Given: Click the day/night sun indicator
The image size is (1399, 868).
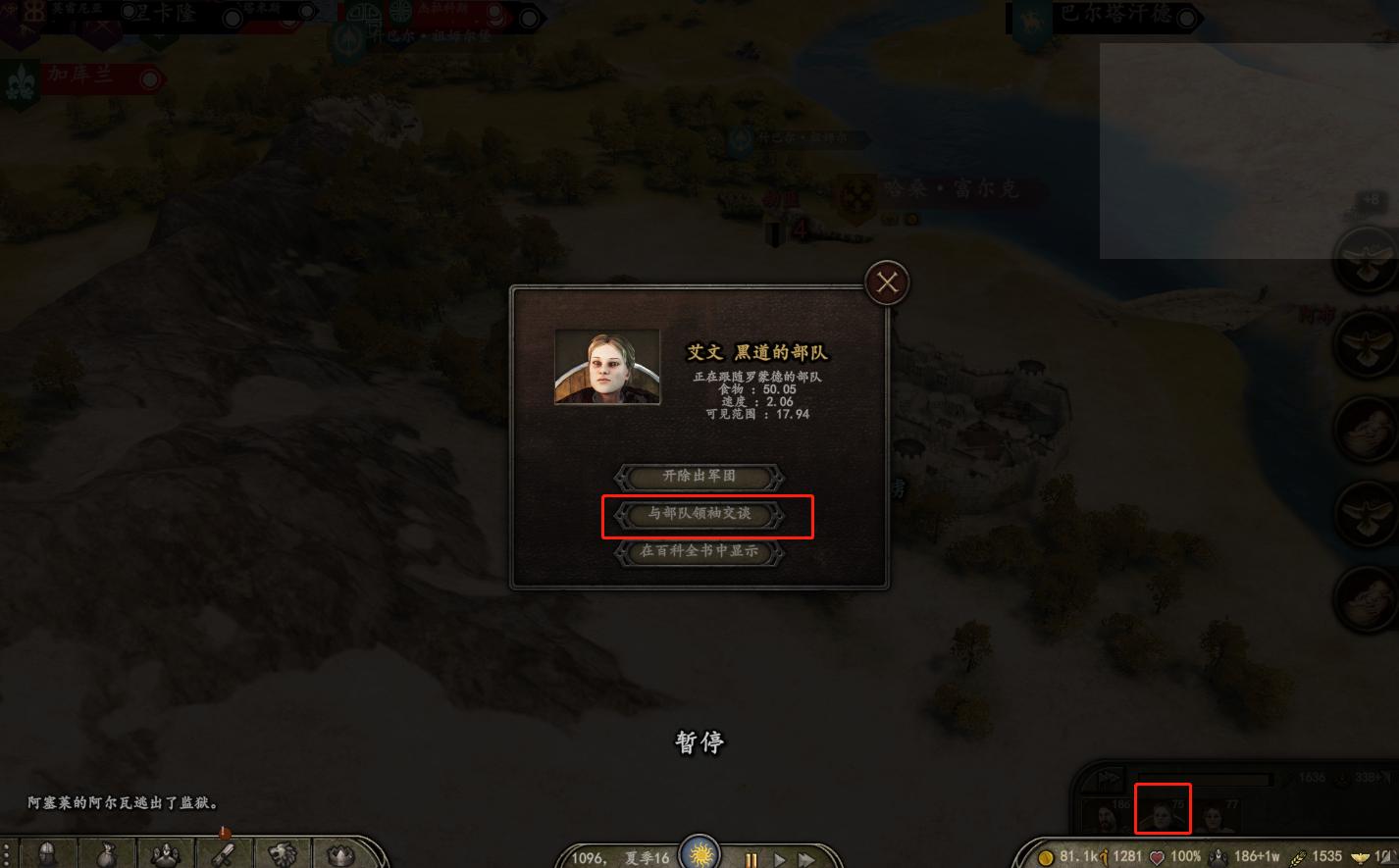Looking at the screenshot, I should coord(700,852).
